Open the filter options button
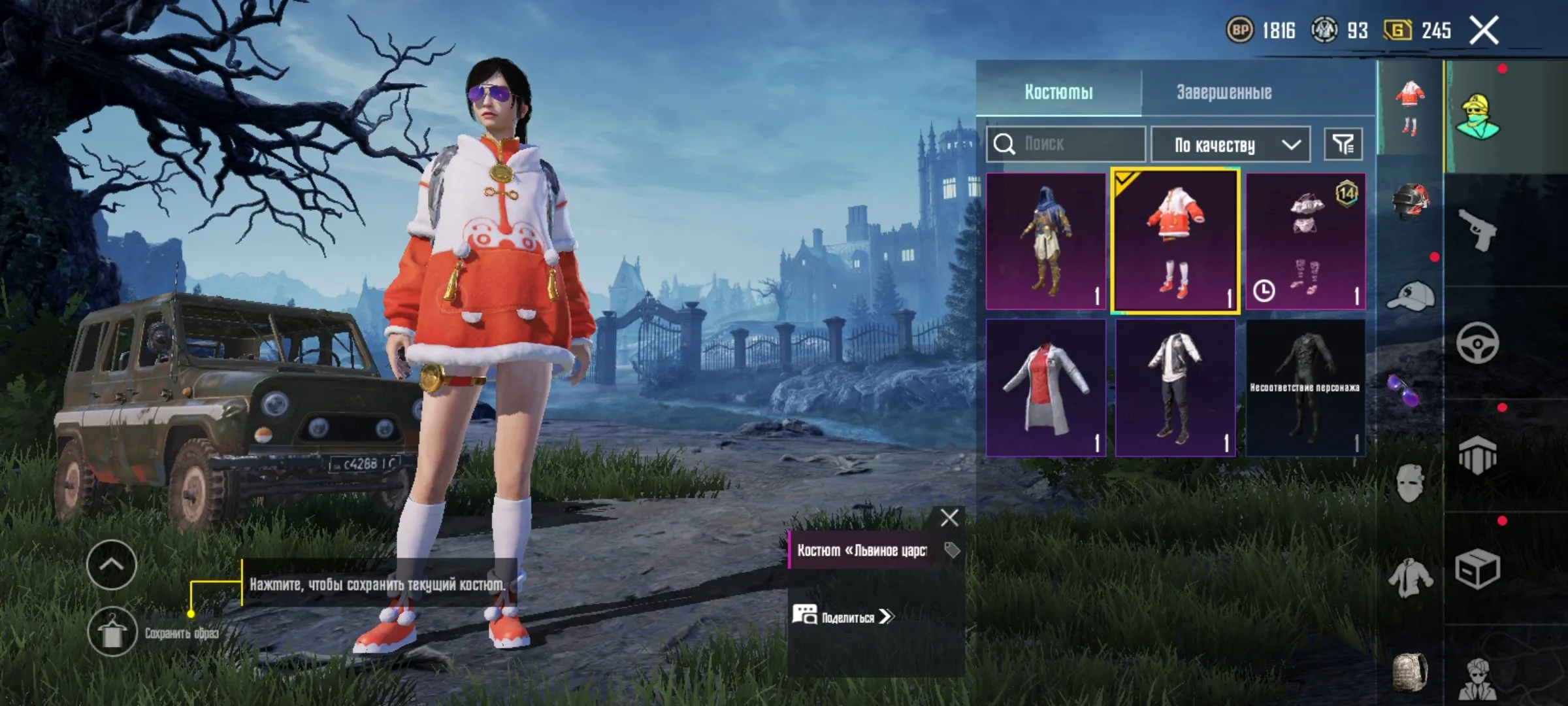1568x706 pixels. [1343, 144]
